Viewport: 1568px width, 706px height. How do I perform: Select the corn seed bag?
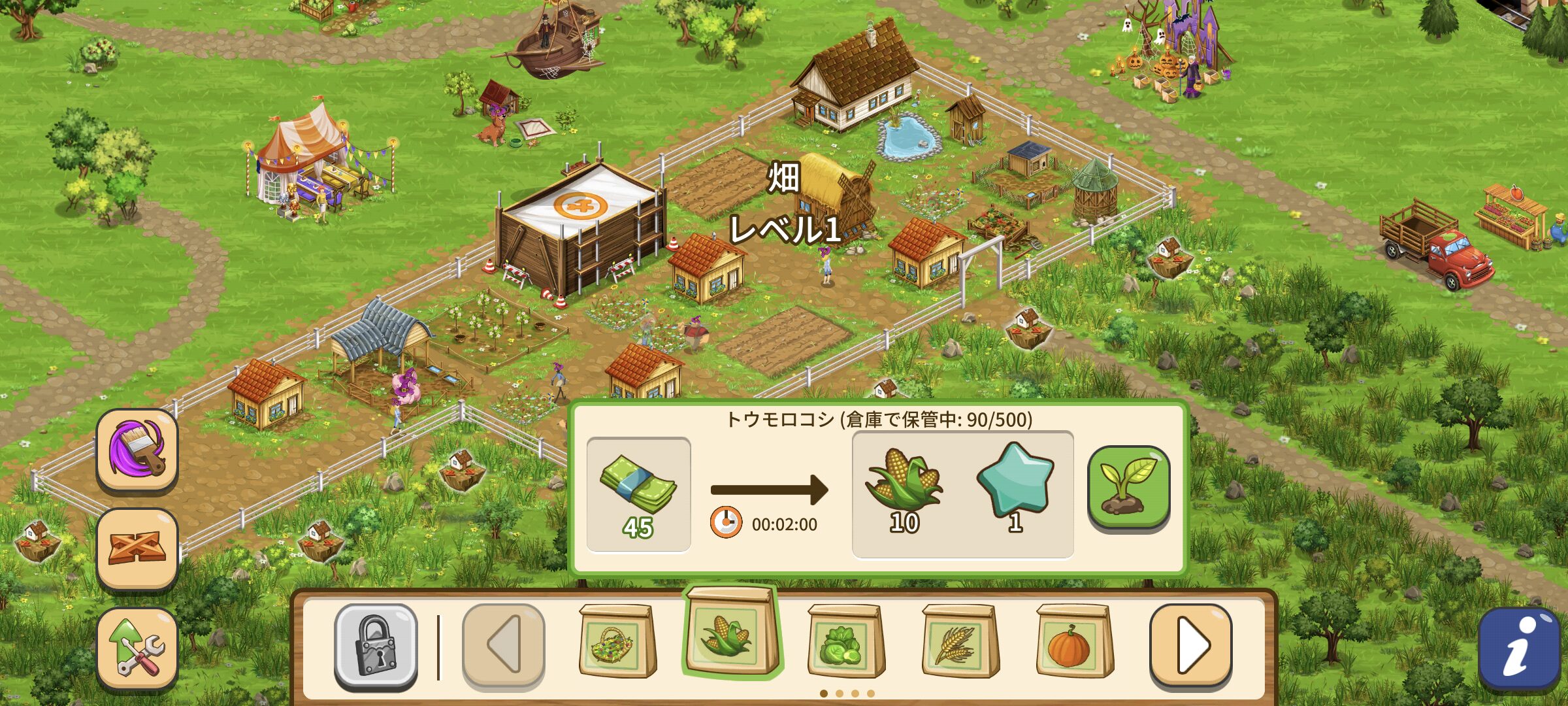point(730,632)
